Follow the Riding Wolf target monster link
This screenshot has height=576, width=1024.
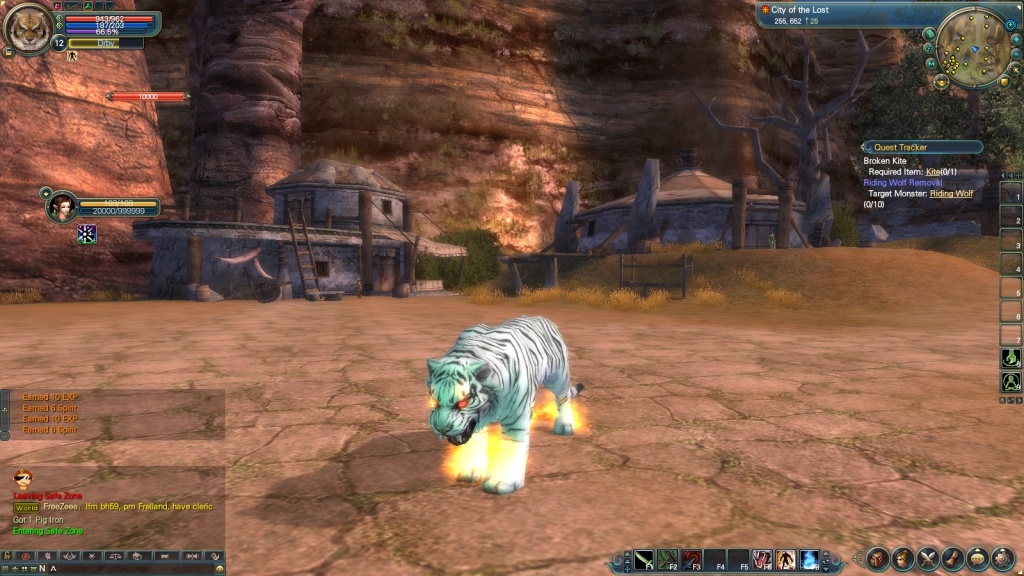(951, 193)
